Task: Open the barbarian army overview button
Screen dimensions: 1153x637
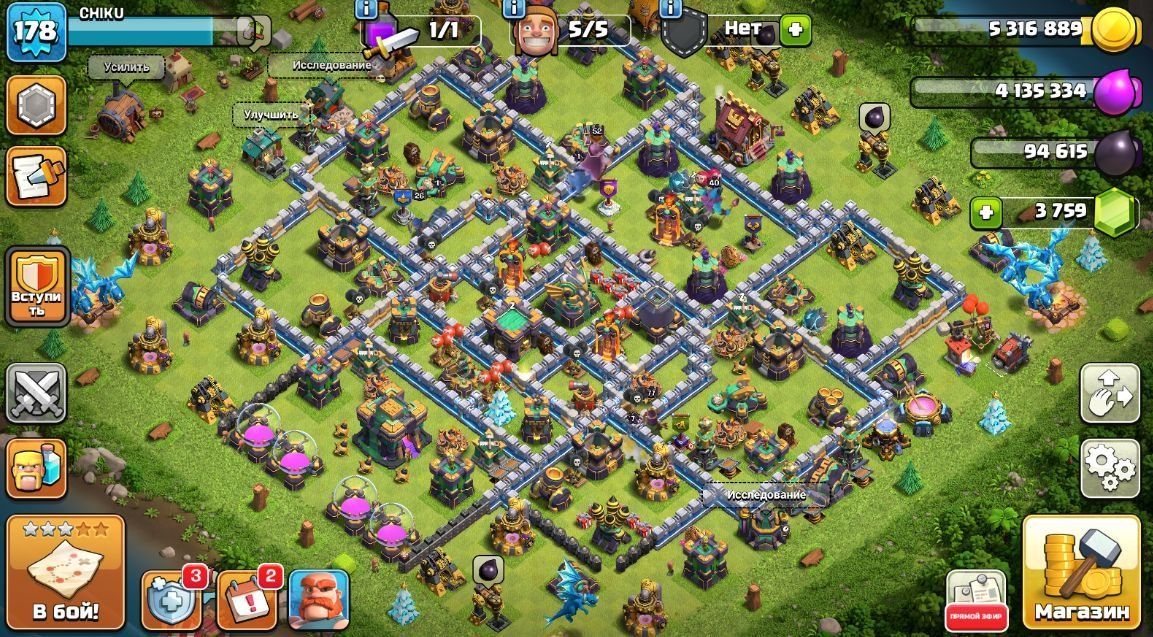Action: 37,468
